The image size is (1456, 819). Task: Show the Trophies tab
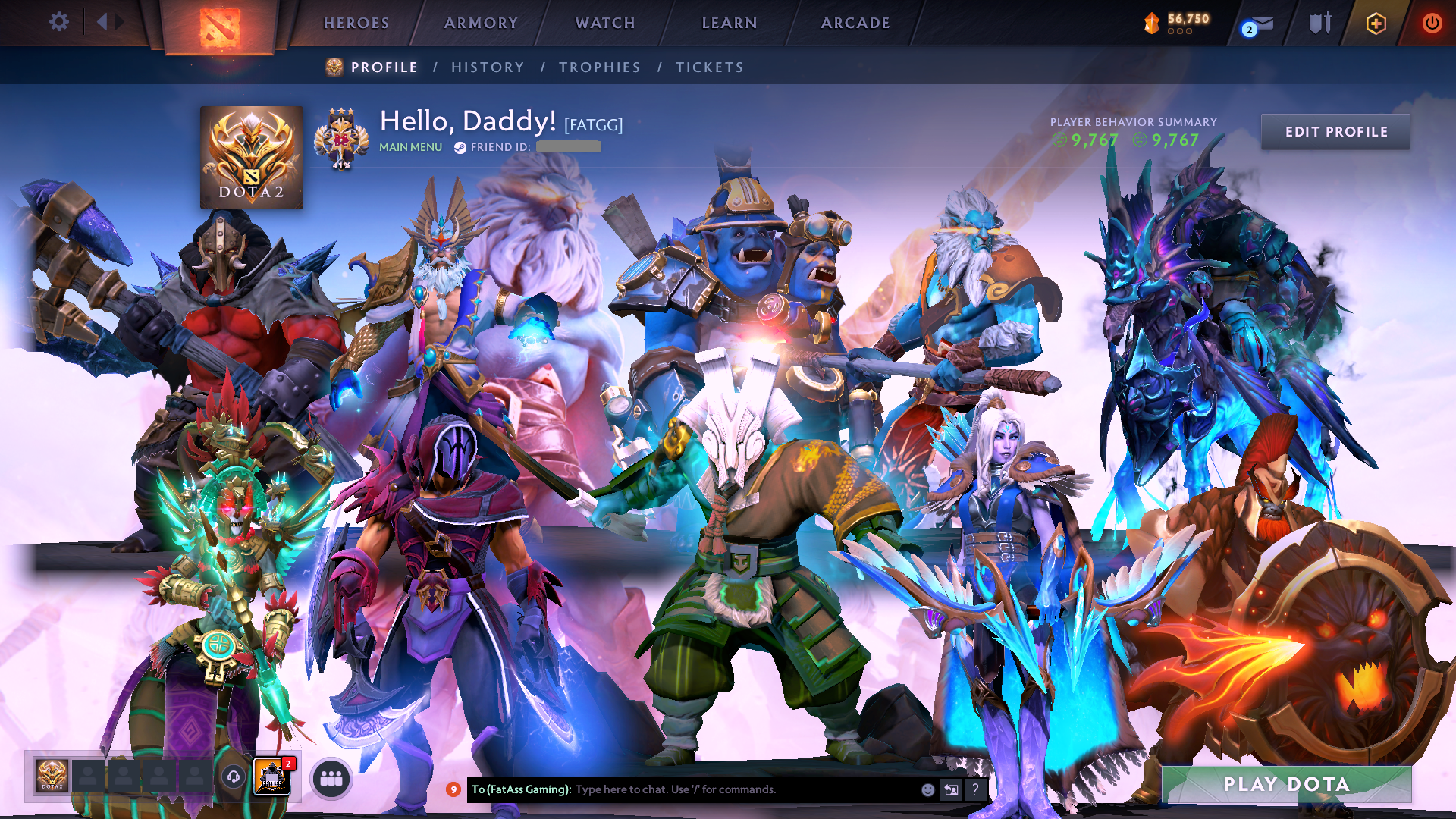point(600,67)
